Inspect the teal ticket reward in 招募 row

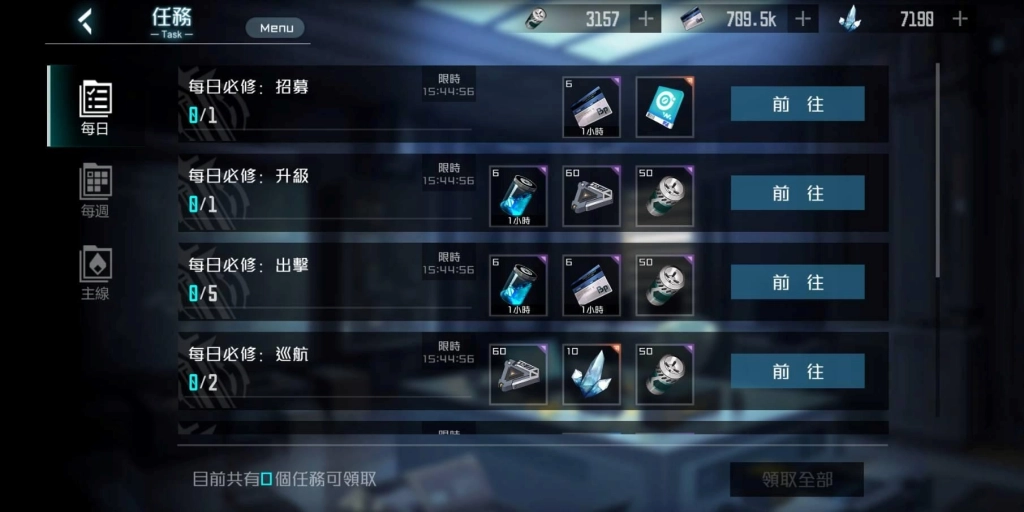(x=664, y=107)
